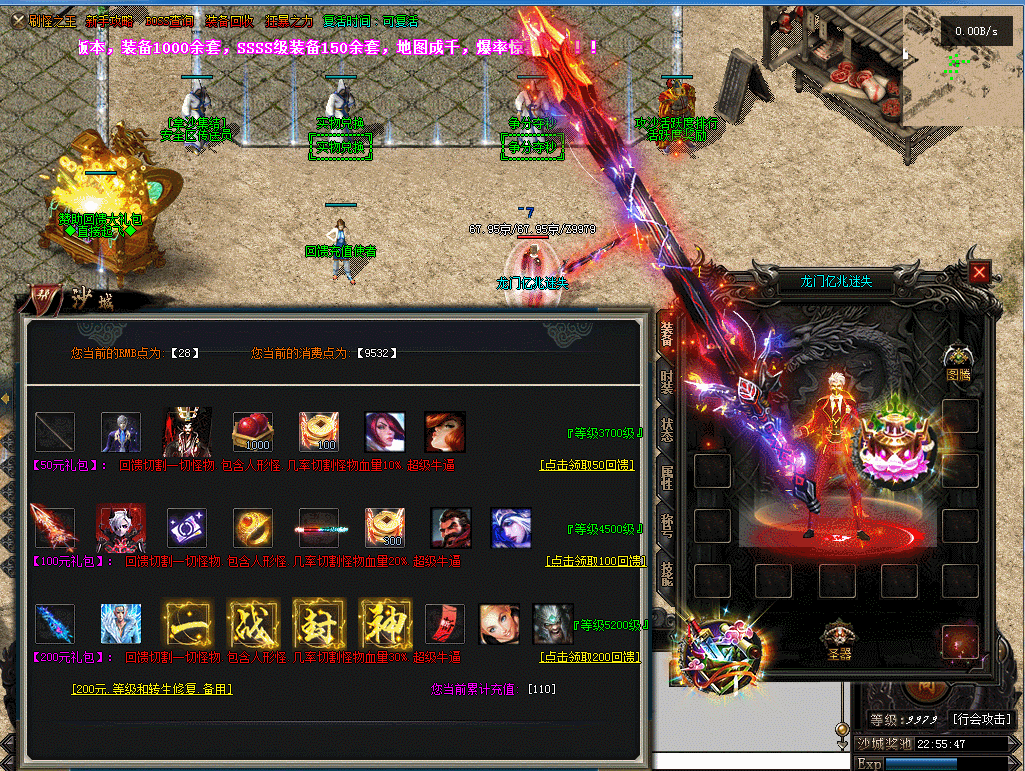Screen dimensions: 1025x771
Task: Click the 200元 等级和转生修复 link
Action: (152, 689)
